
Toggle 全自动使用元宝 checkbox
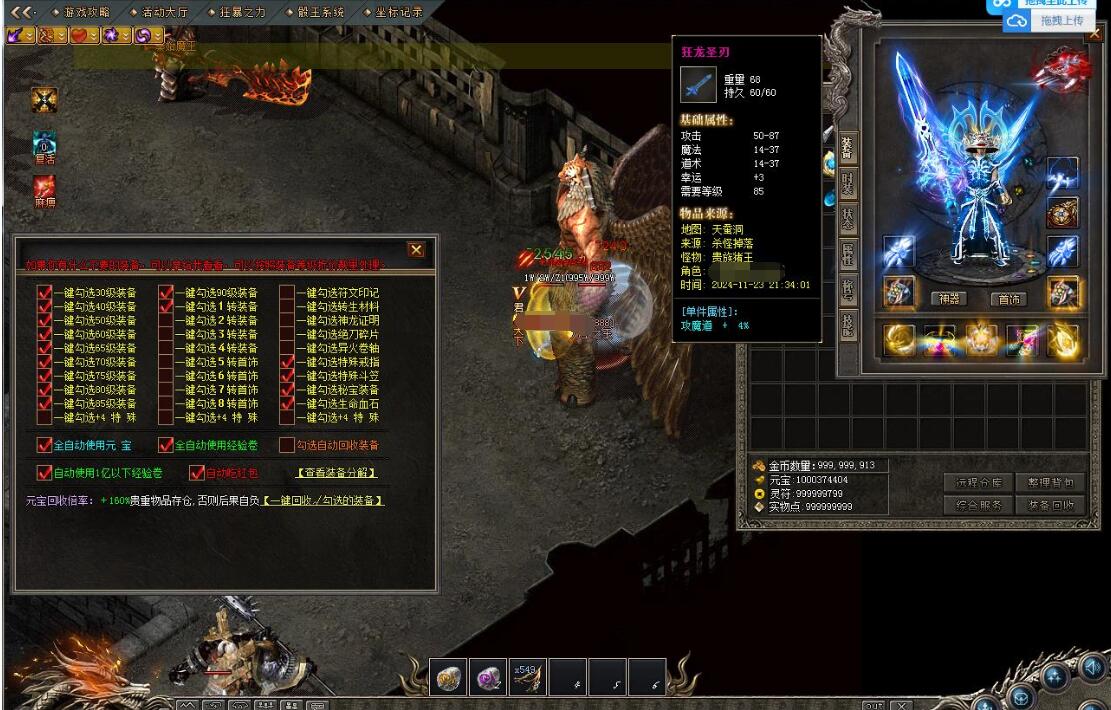pos(44,445)
